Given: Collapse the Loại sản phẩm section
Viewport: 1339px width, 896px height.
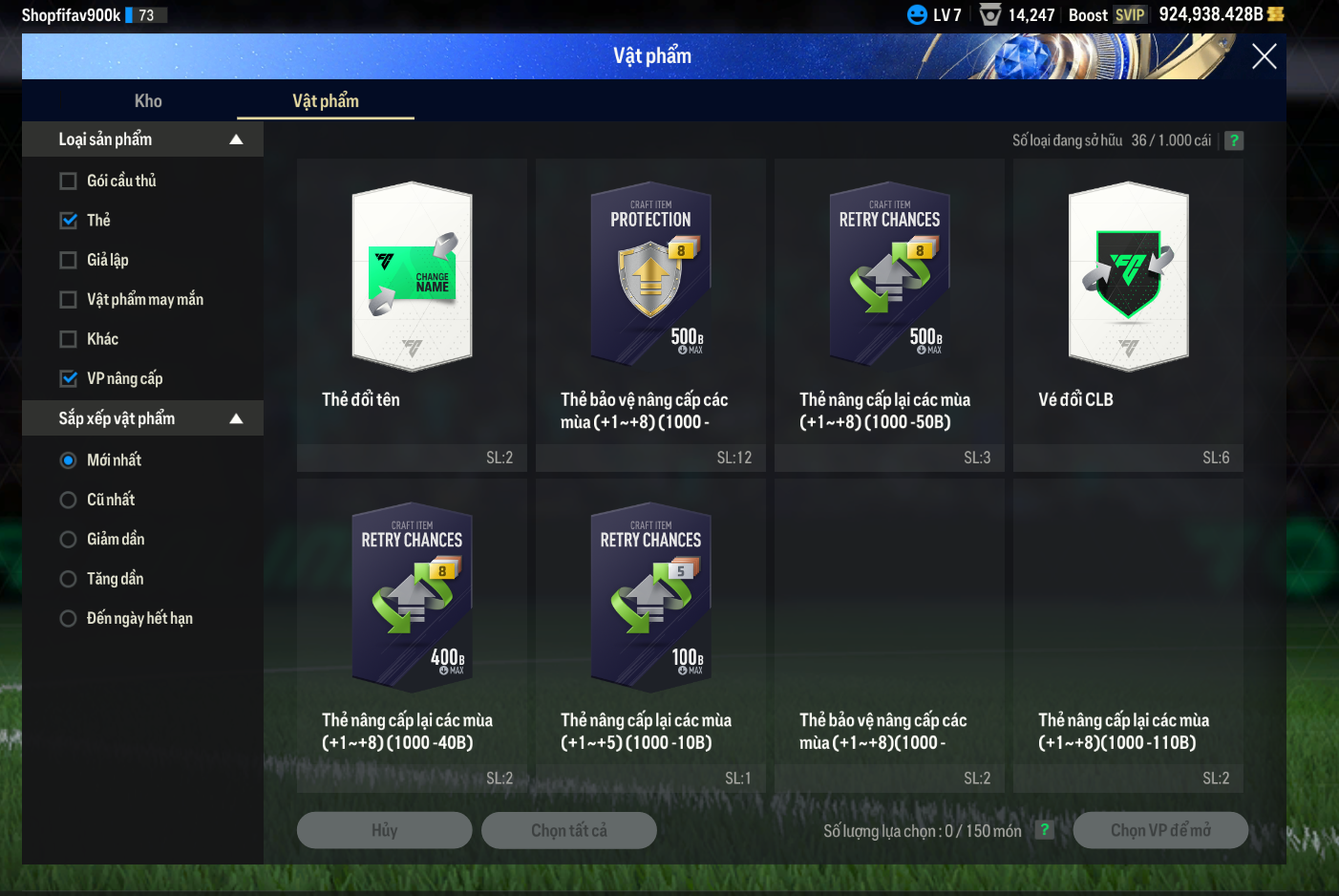Looking at the screenshot, I should (236, 139).
